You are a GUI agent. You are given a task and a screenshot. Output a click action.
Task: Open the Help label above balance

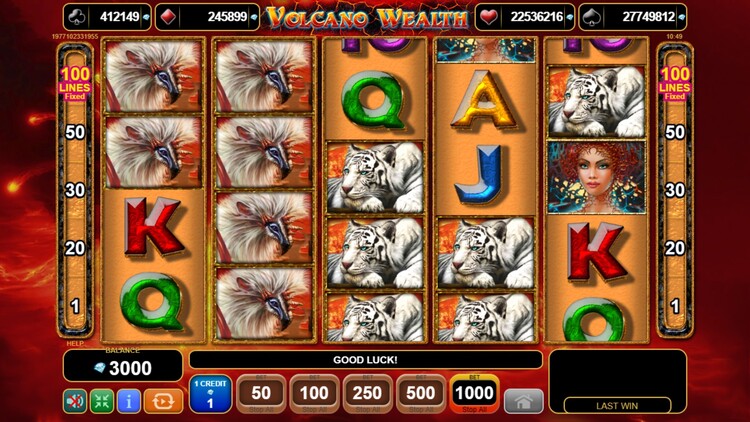tap(74, 344)
